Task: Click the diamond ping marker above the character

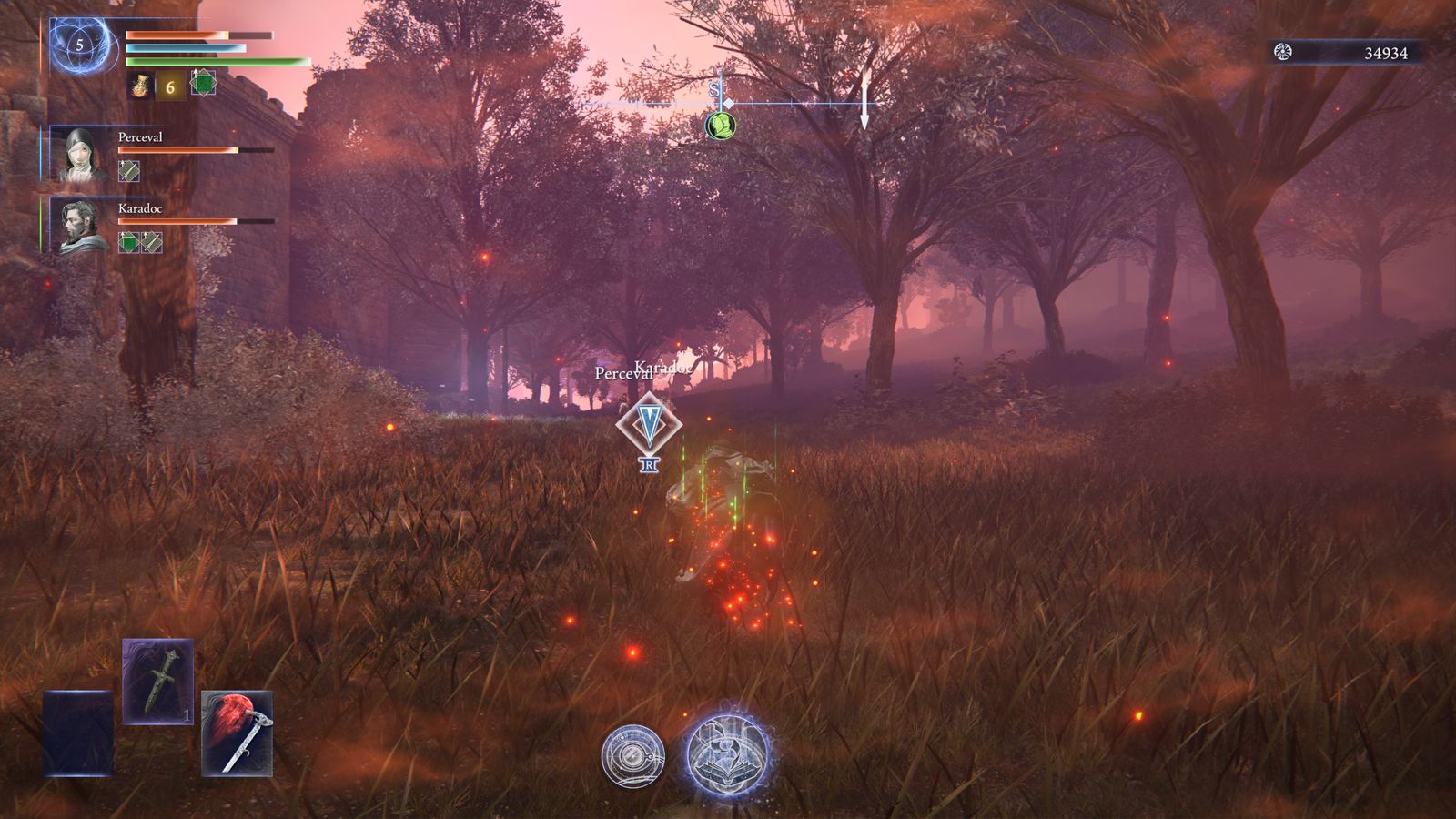Action: click(649, 424)
